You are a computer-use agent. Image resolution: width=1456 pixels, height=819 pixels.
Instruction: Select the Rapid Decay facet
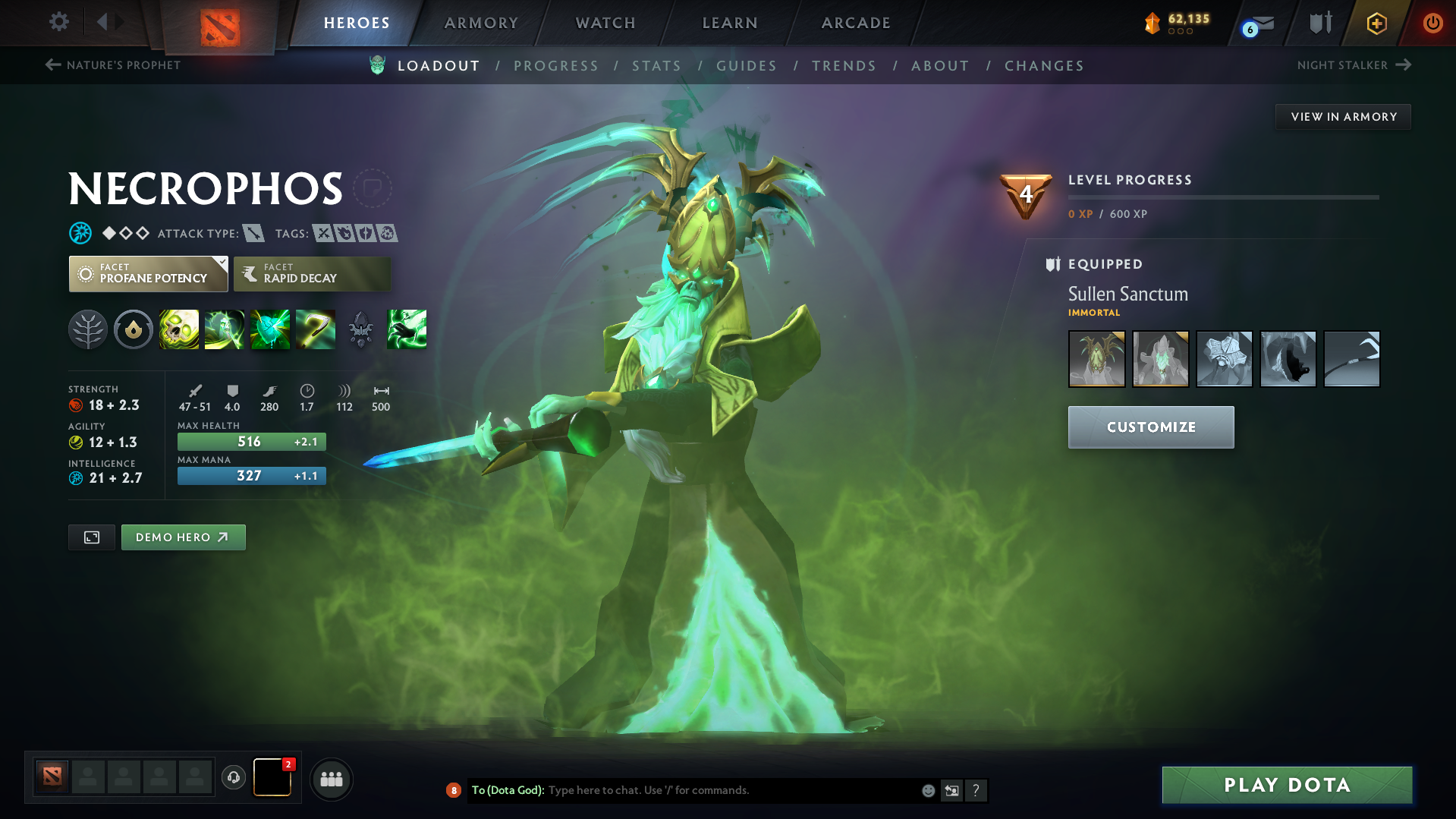click(x=311, y=273)
